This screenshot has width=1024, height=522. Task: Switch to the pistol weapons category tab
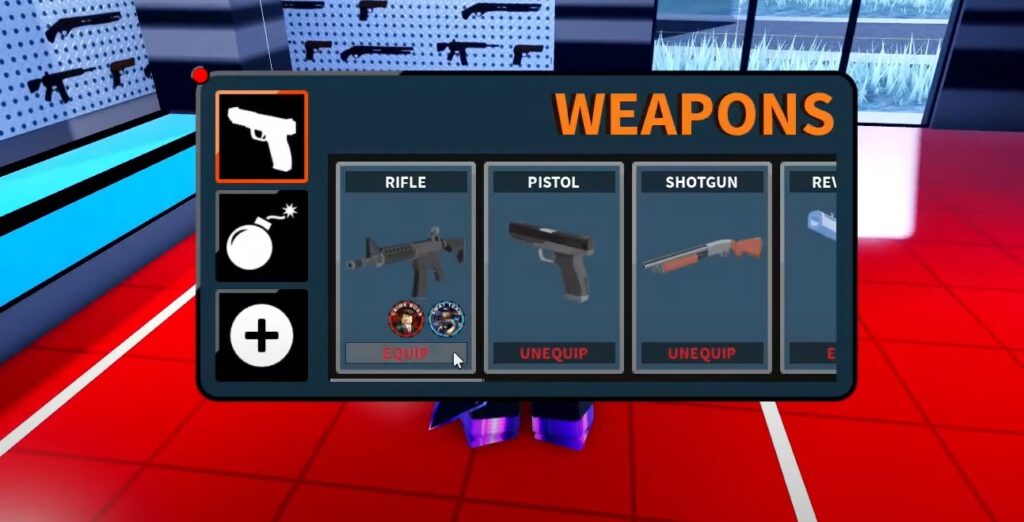pos(261,137)
